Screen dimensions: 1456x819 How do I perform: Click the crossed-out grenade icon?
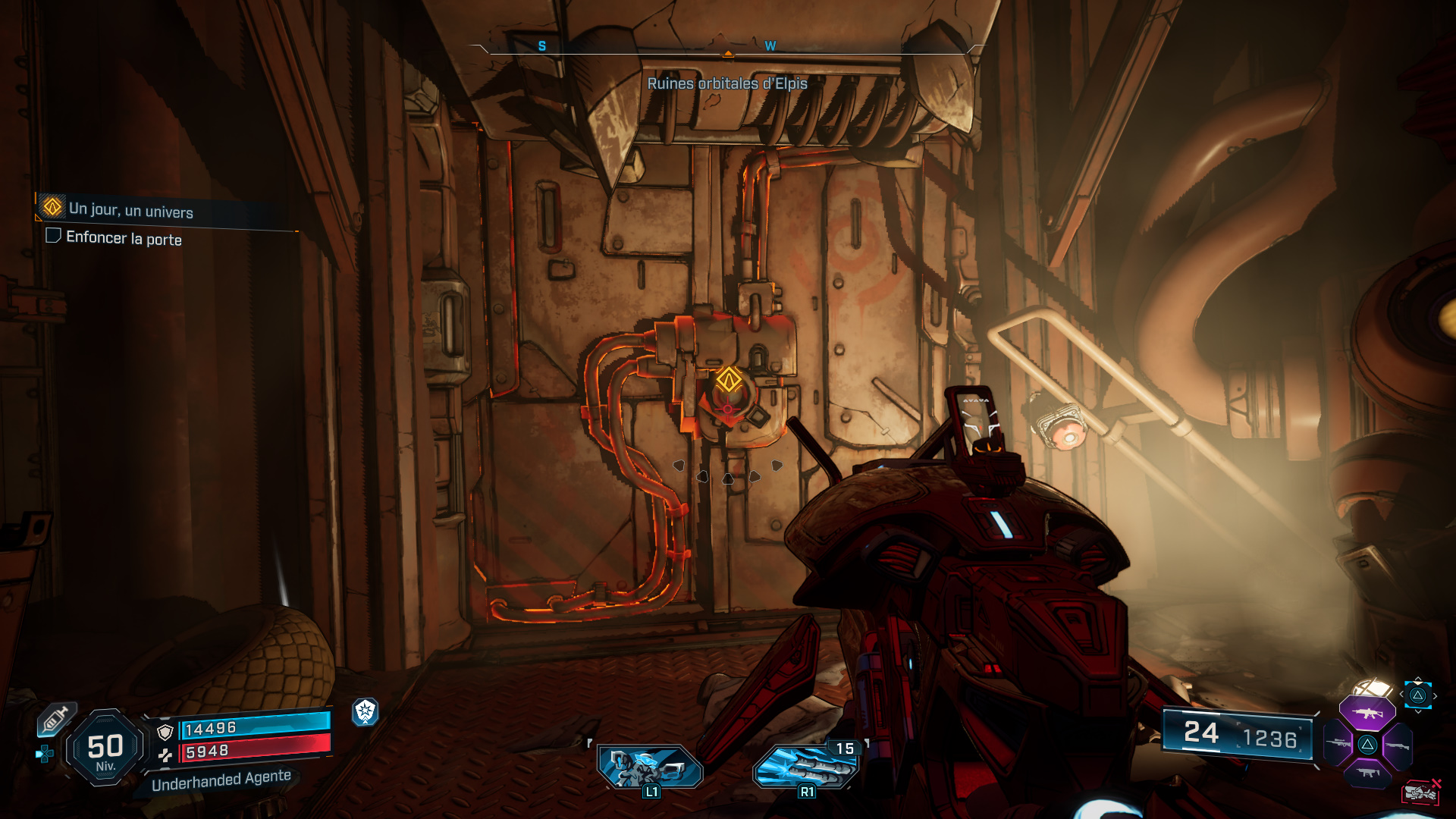coord(1420,792)
